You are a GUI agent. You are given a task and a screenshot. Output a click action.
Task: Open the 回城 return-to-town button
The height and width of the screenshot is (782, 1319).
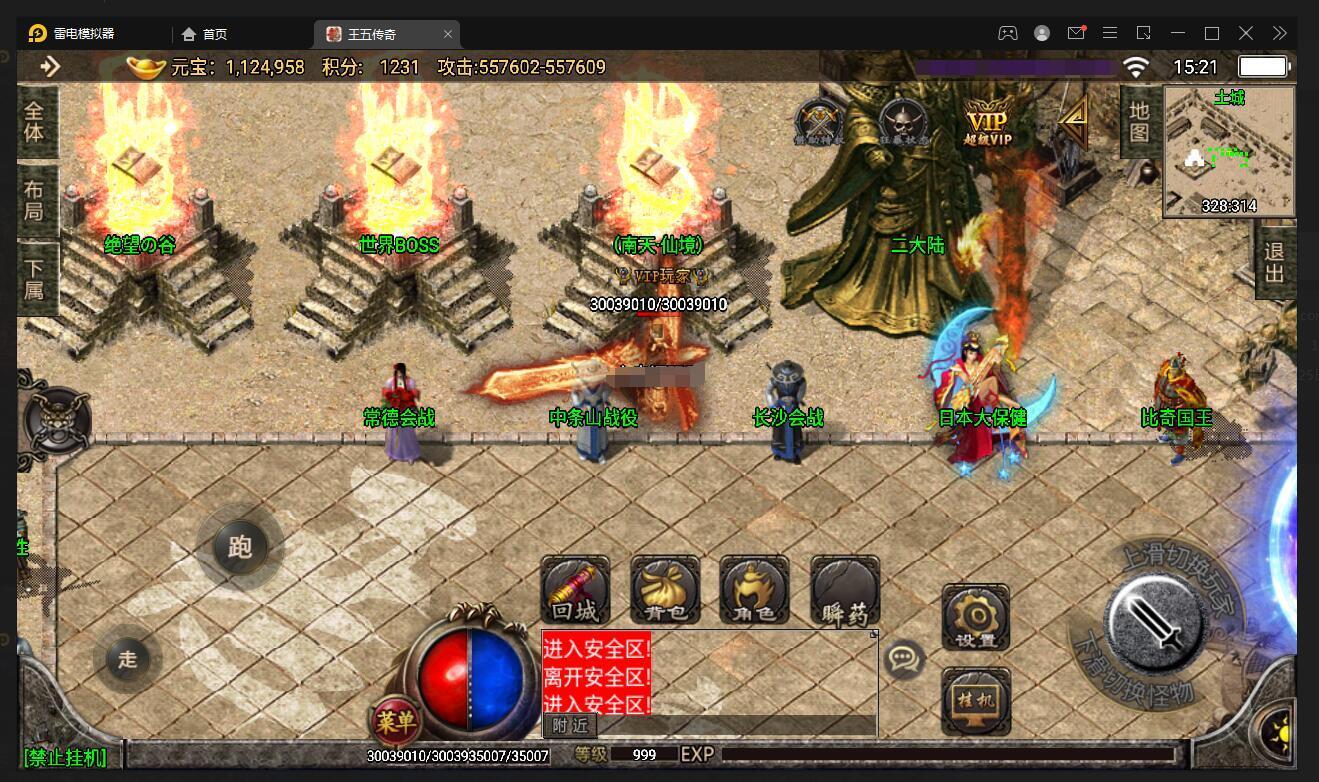pyautogui.click(x=575, y=590)
